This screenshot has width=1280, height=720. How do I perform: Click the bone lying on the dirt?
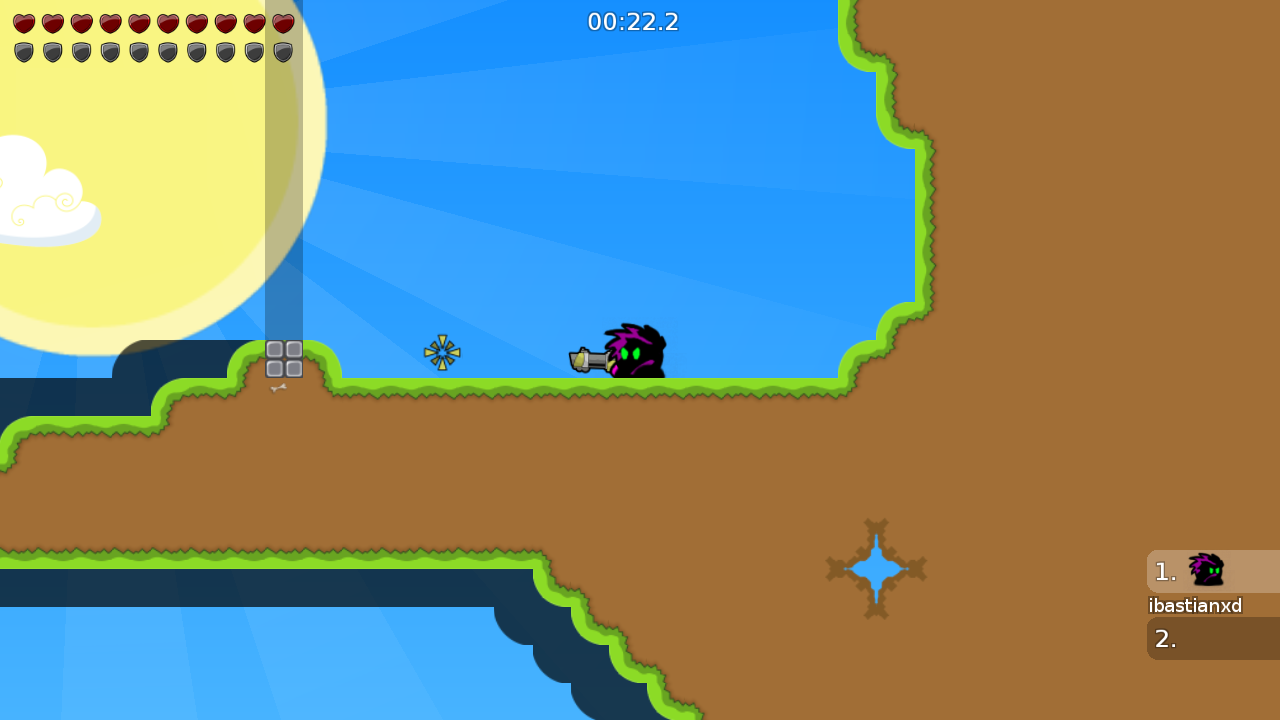[278, 388]
